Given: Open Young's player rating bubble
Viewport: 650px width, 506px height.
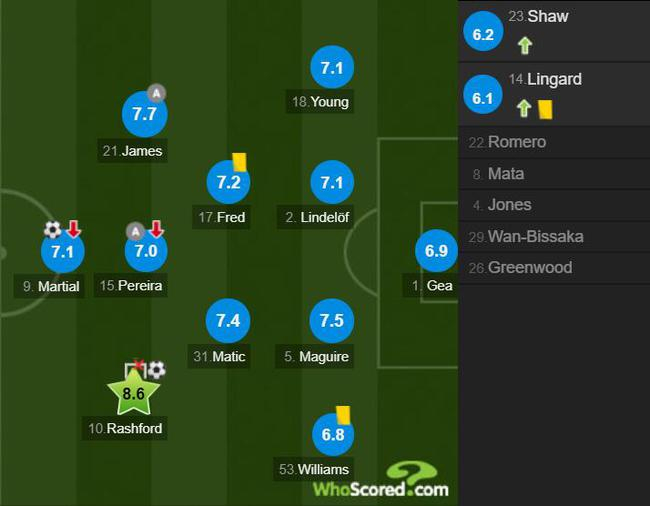Looking at the screenshot, I should coord(331,68).
